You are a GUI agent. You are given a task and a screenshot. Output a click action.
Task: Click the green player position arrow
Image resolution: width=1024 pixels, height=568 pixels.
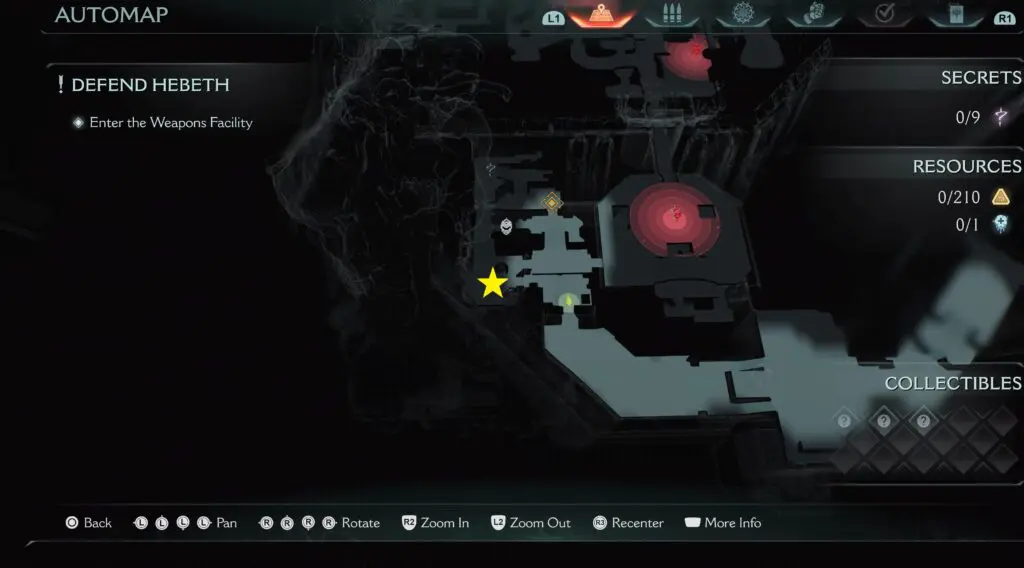point(568,299)
